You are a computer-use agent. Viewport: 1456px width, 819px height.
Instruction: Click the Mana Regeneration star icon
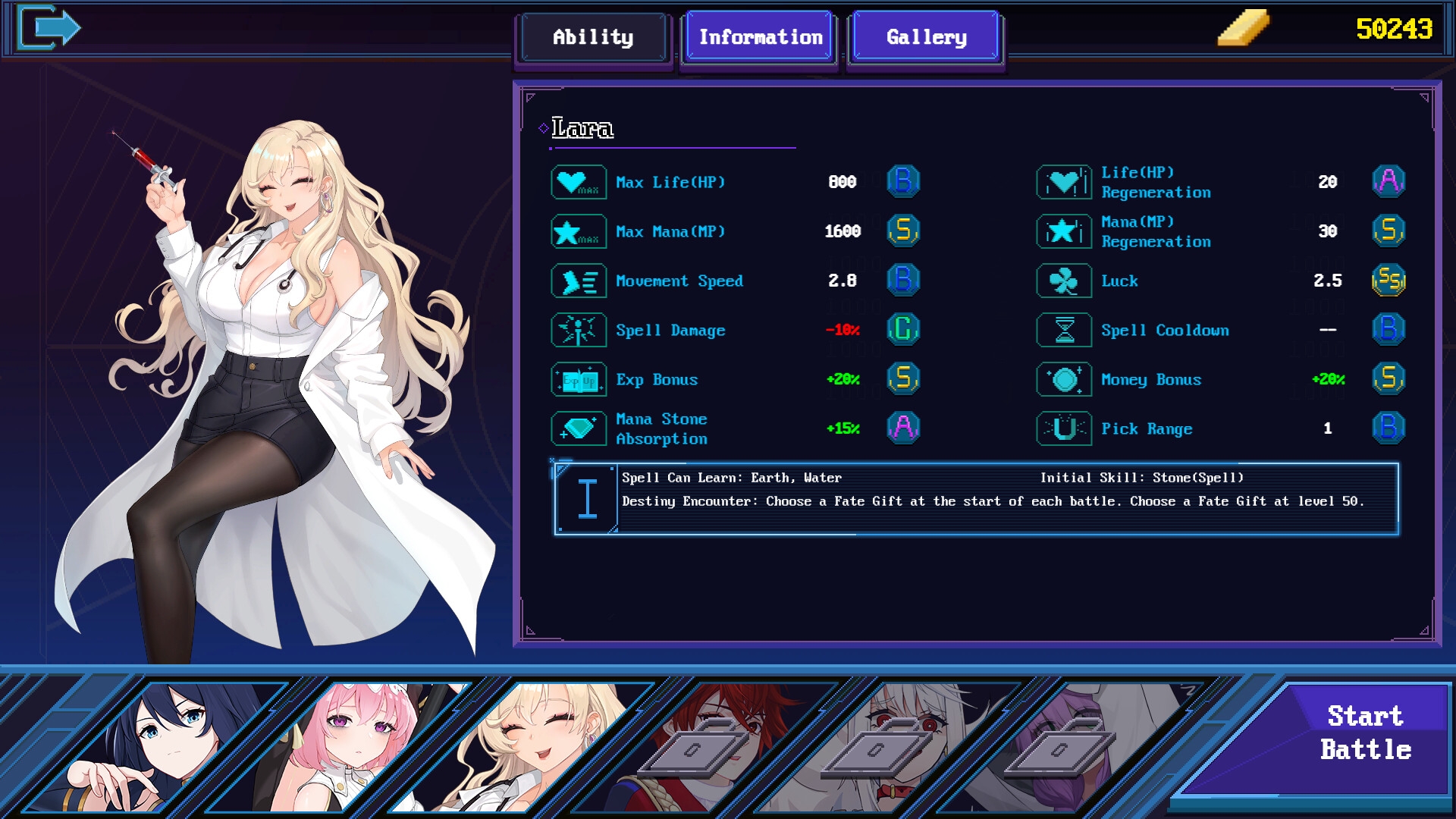(x=1064, y=231)
